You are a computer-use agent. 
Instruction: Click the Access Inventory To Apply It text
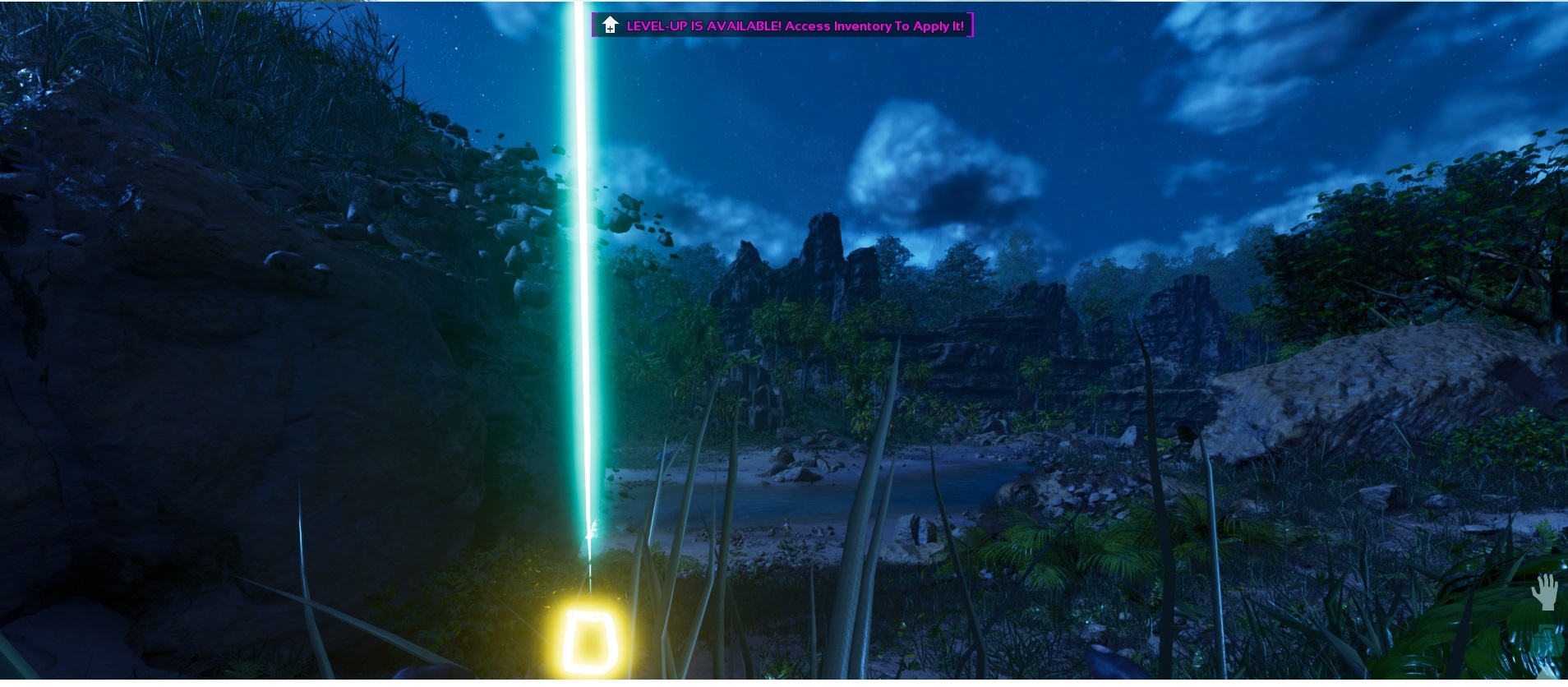(x=875, y=25)
